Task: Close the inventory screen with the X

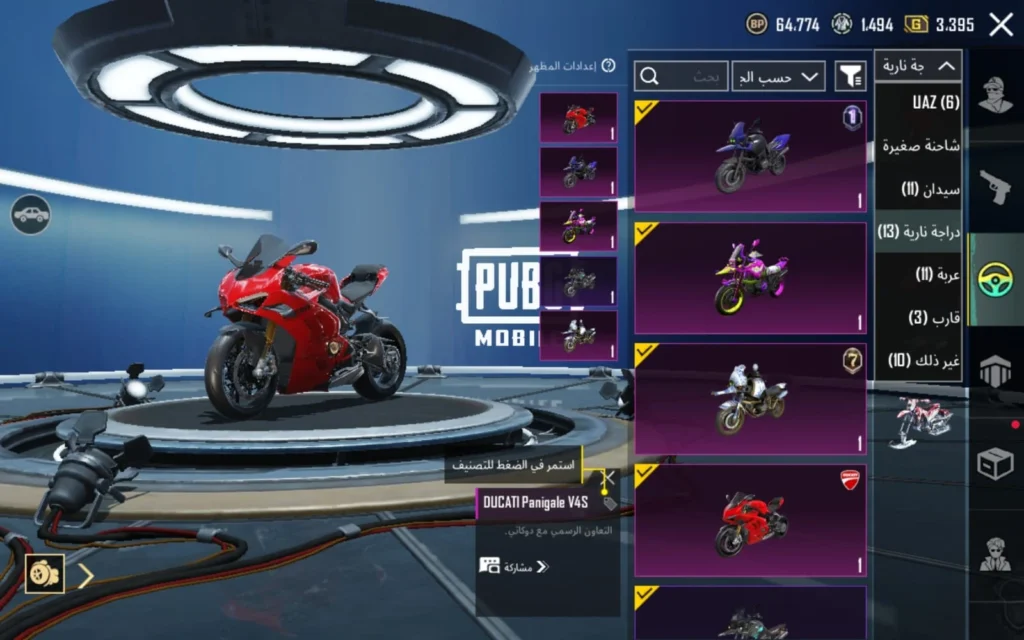Action: pyautogui.click(x=1000, y=25)
